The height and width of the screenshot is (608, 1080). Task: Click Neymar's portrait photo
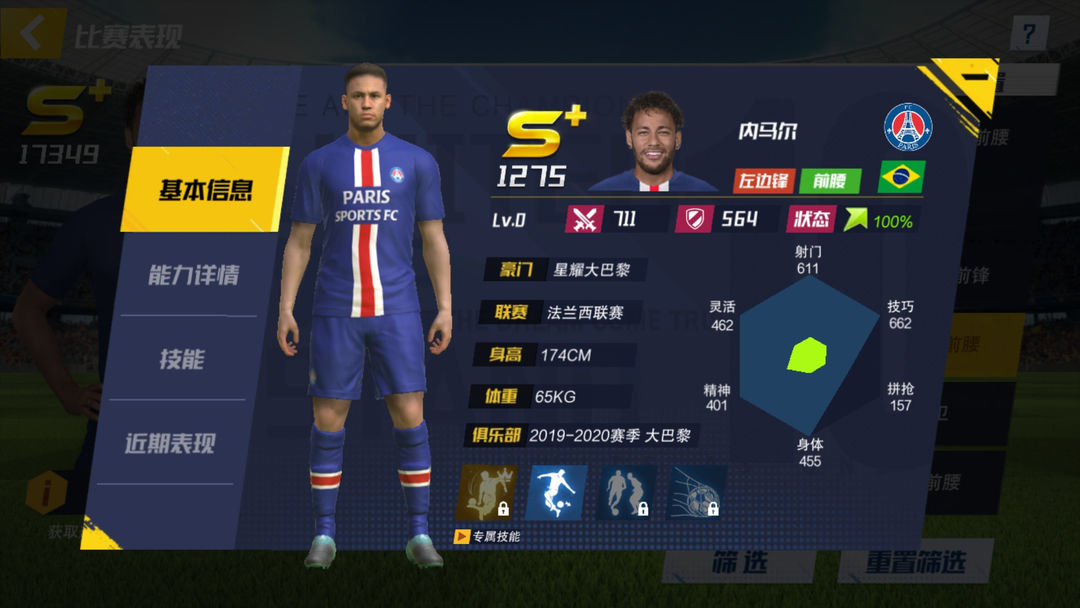[x=652, y=141]
